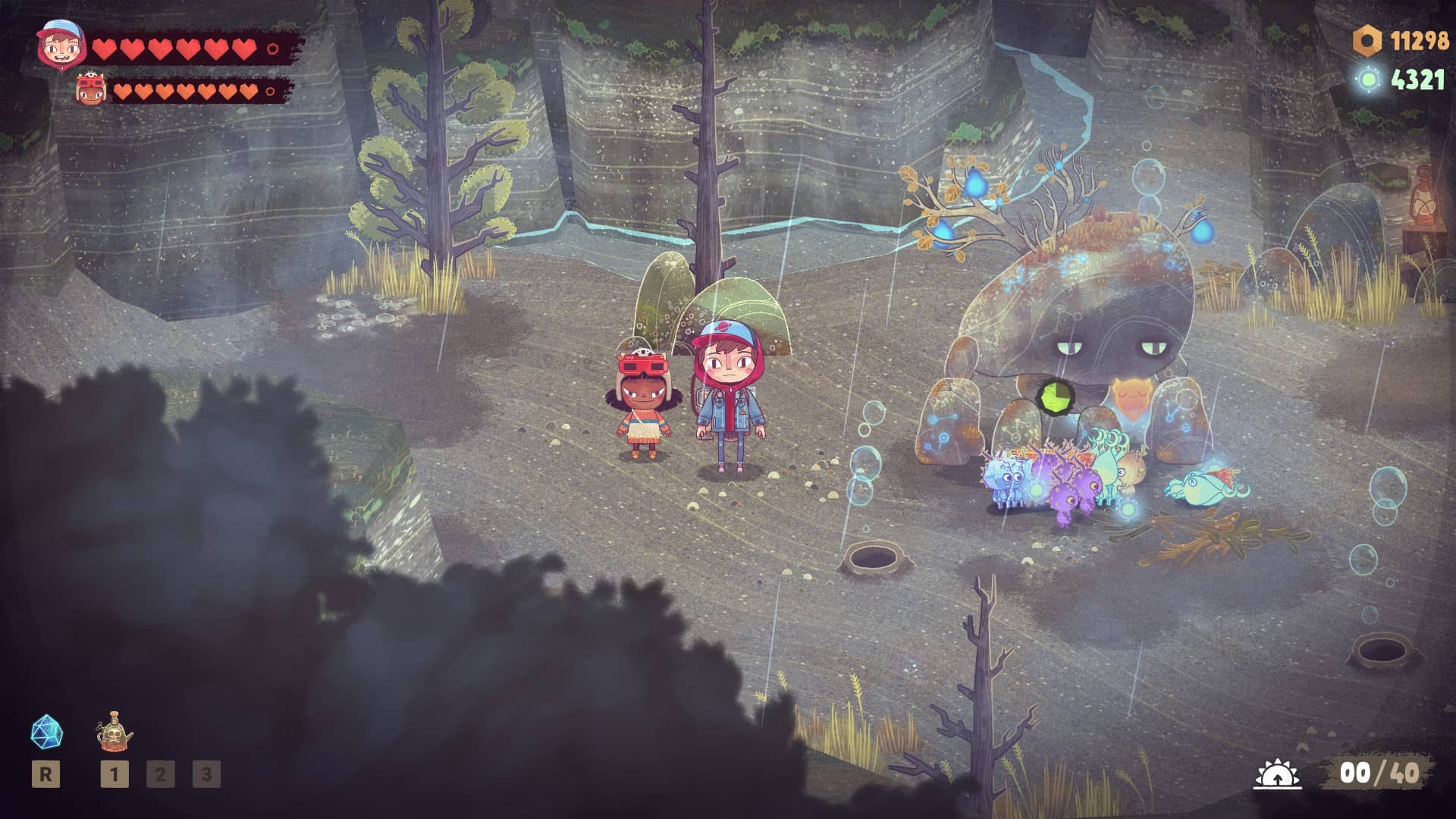
Task: Use the blue crystal item
Action: coord(46,732)
